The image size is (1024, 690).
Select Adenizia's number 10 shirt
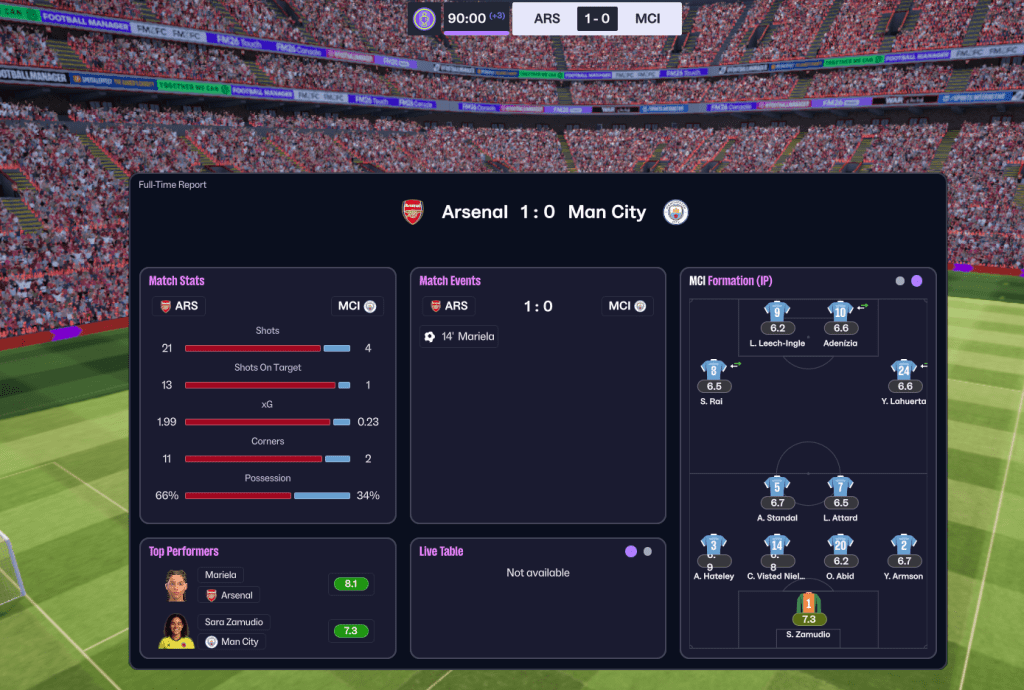[840, 312]
